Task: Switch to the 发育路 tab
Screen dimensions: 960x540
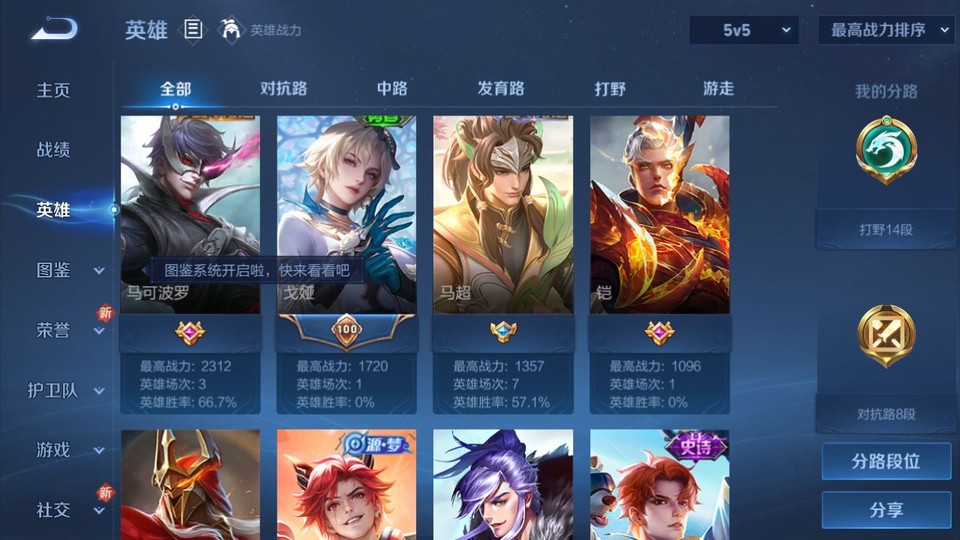Action: click(500, 89)
